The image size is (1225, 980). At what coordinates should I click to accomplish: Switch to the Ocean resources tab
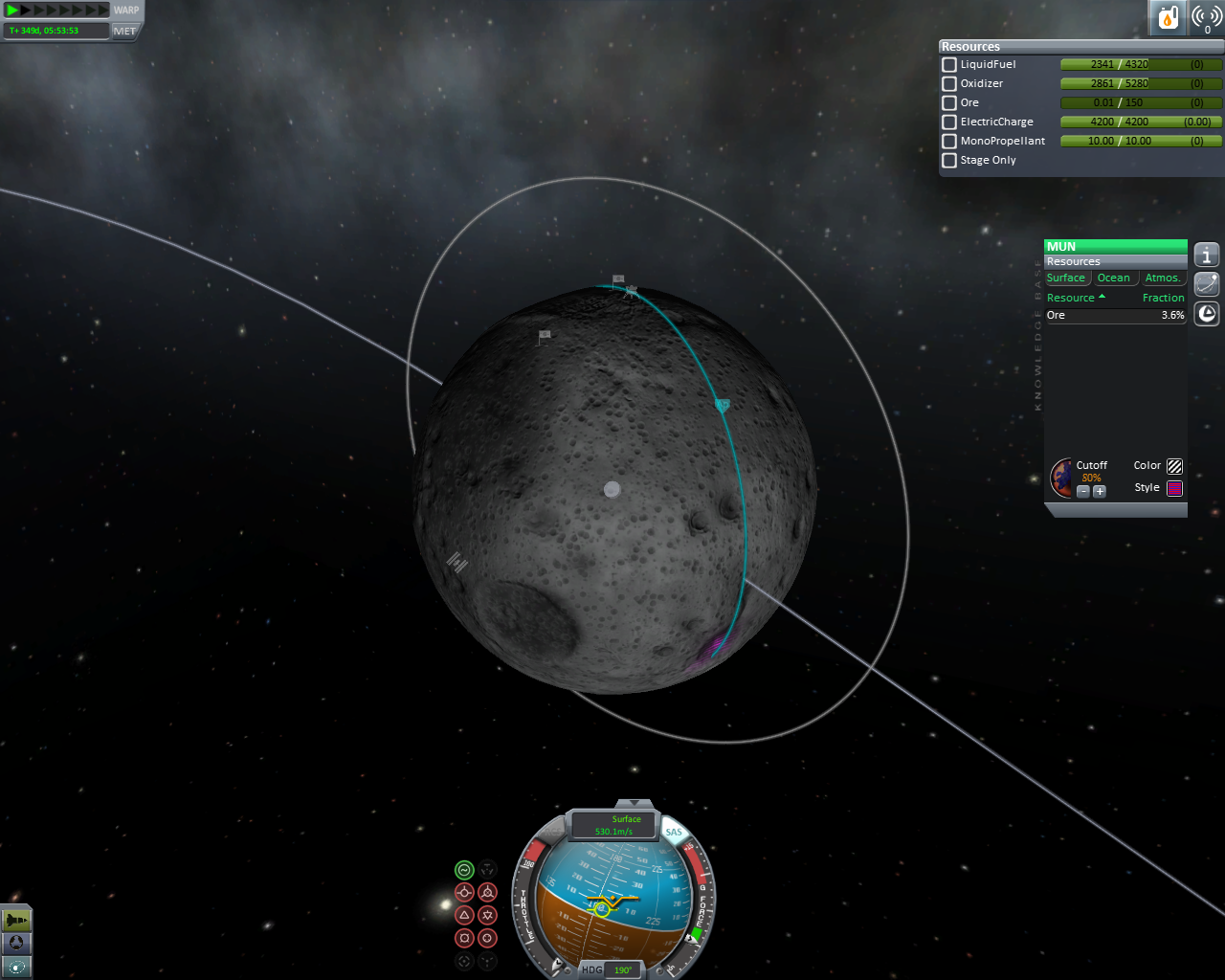pyautogui.click(x=1113, y=278)
